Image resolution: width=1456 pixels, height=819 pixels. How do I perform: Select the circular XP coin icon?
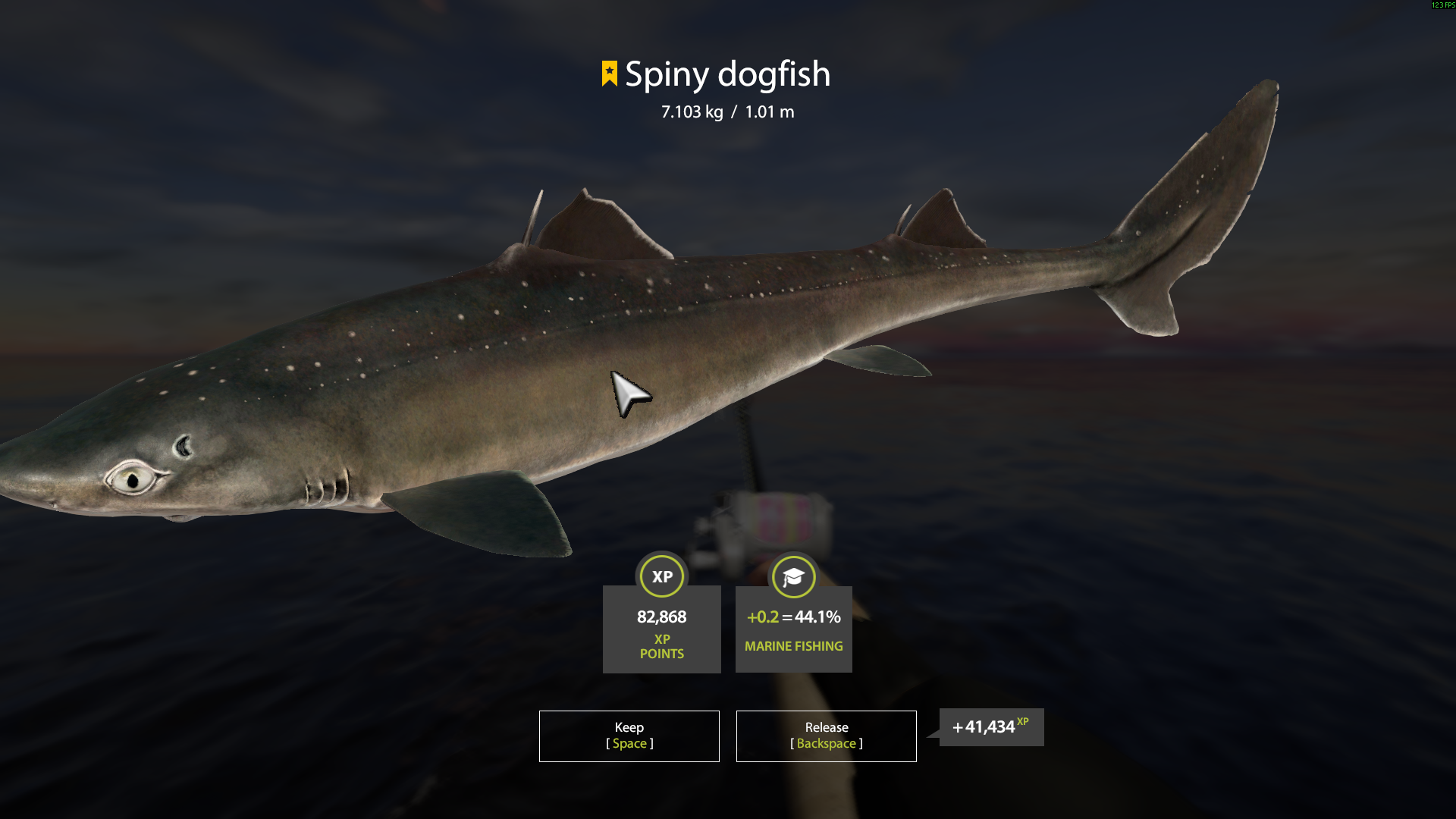click(x=661, y=576)
